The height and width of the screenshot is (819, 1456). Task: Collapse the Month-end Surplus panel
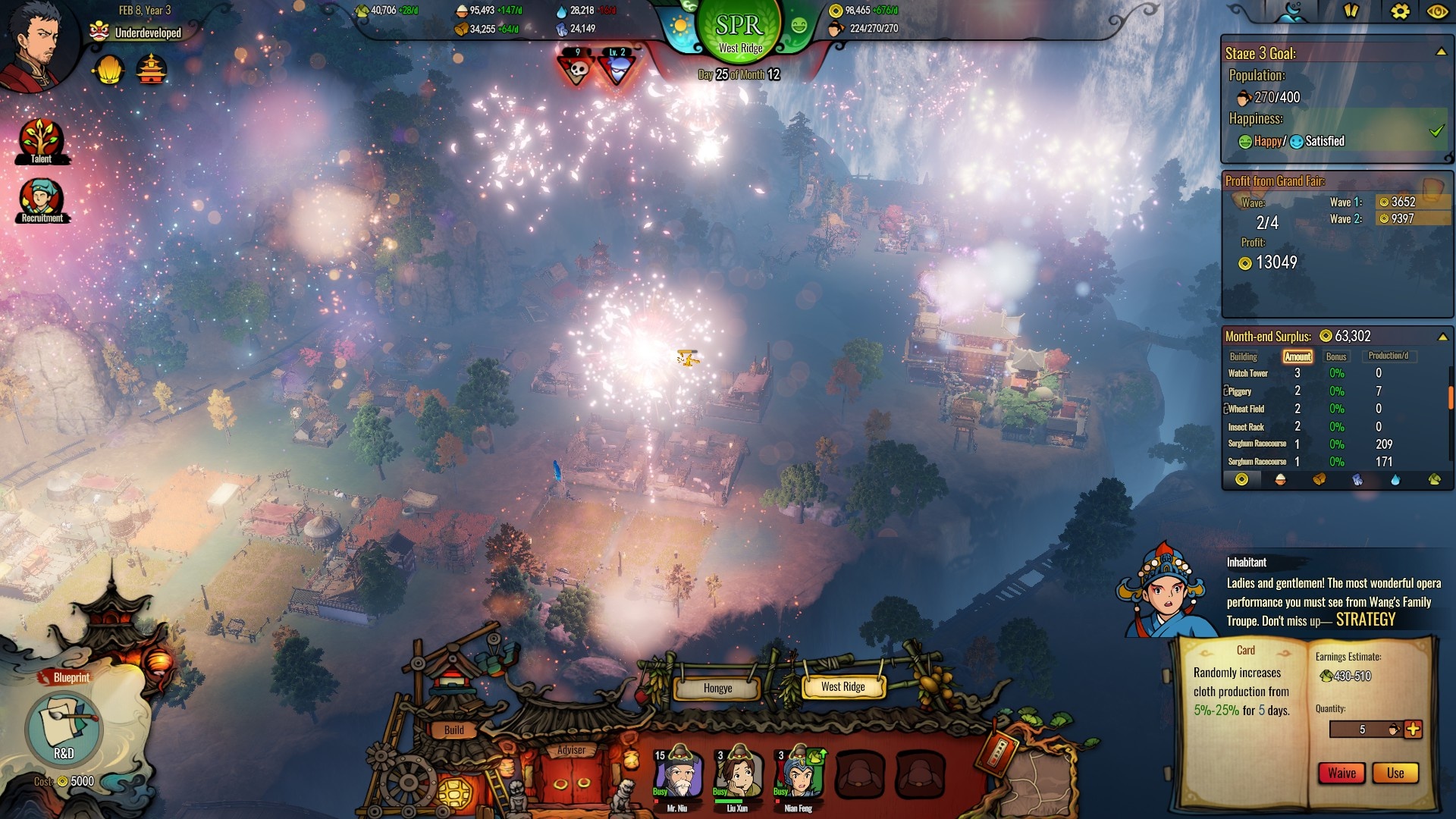1442,337
